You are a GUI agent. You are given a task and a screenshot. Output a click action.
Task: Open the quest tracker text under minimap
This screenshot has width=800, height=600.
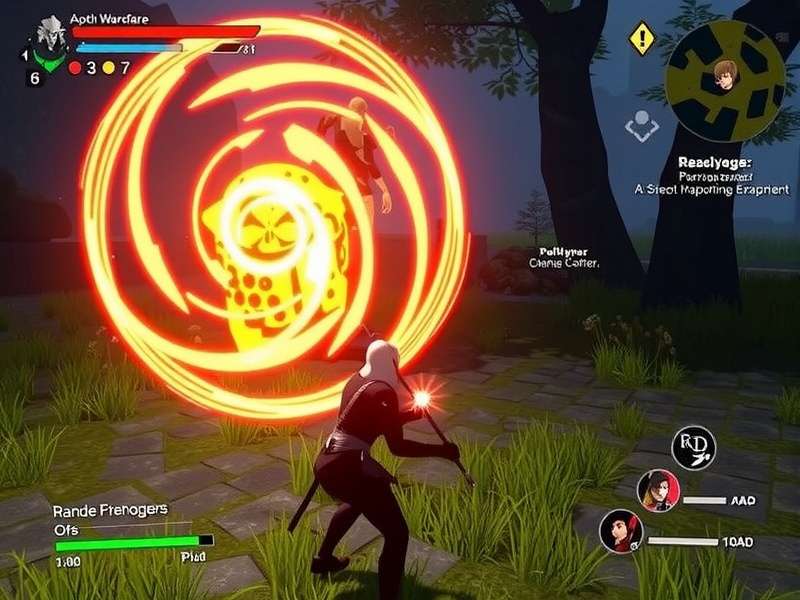pyautogui.click(x=712, y=175)
